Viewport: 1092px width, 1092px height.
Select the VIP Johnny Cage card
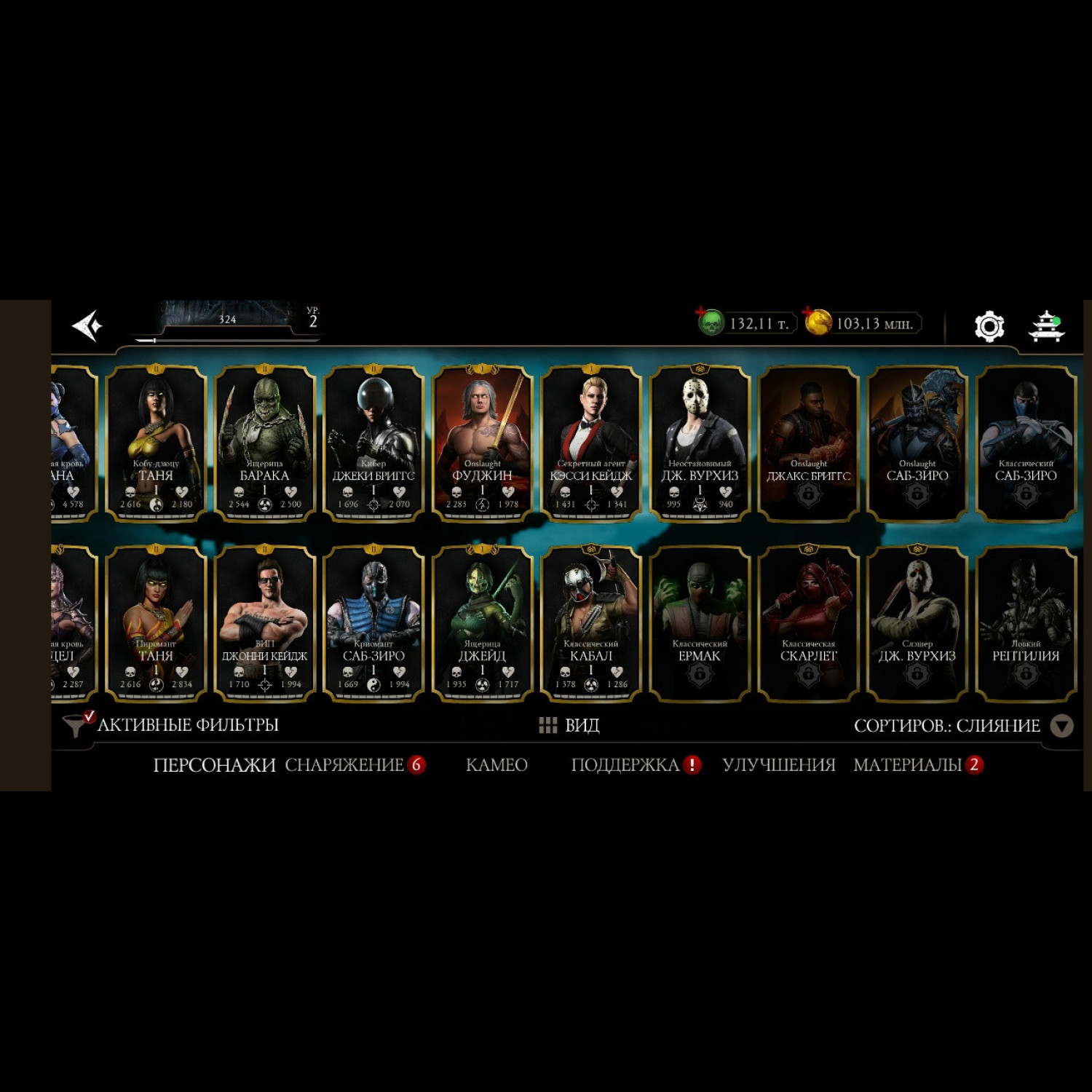click(x=264, y=623)
